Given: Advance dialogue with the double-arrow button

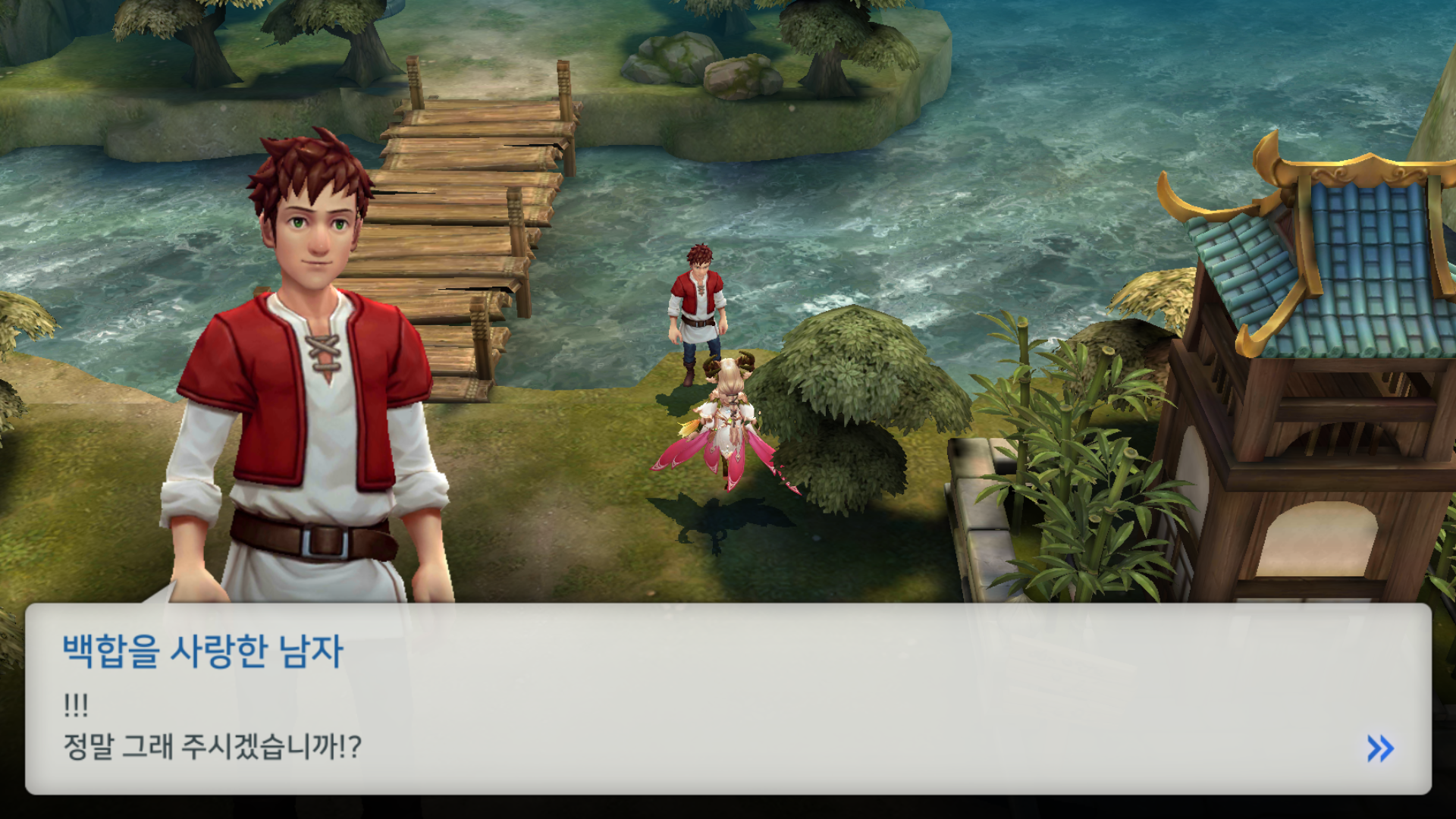Looking at the screenshot, I should tap(1380, 748).
